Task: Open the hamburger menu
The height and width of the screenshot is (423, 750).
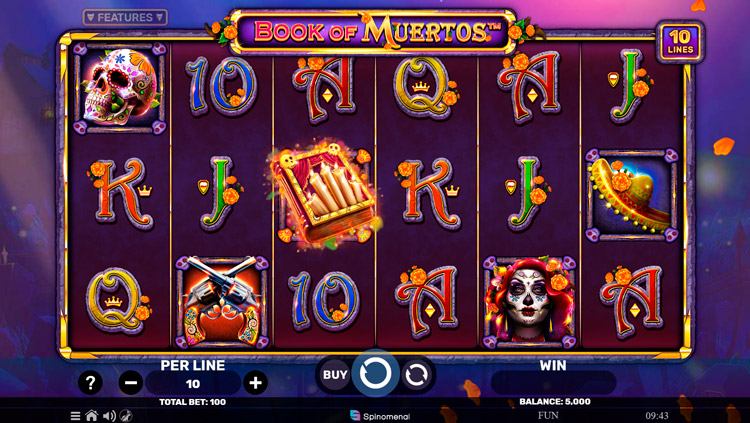Action: point(75,415)
